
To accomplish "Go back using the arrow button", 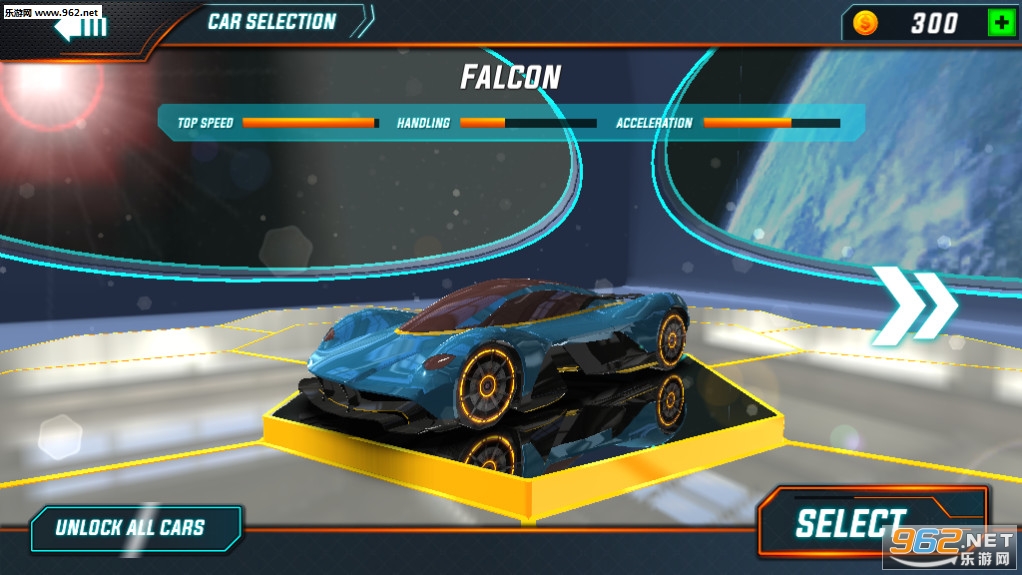I will pyautogui.click(x=80, y=25).
